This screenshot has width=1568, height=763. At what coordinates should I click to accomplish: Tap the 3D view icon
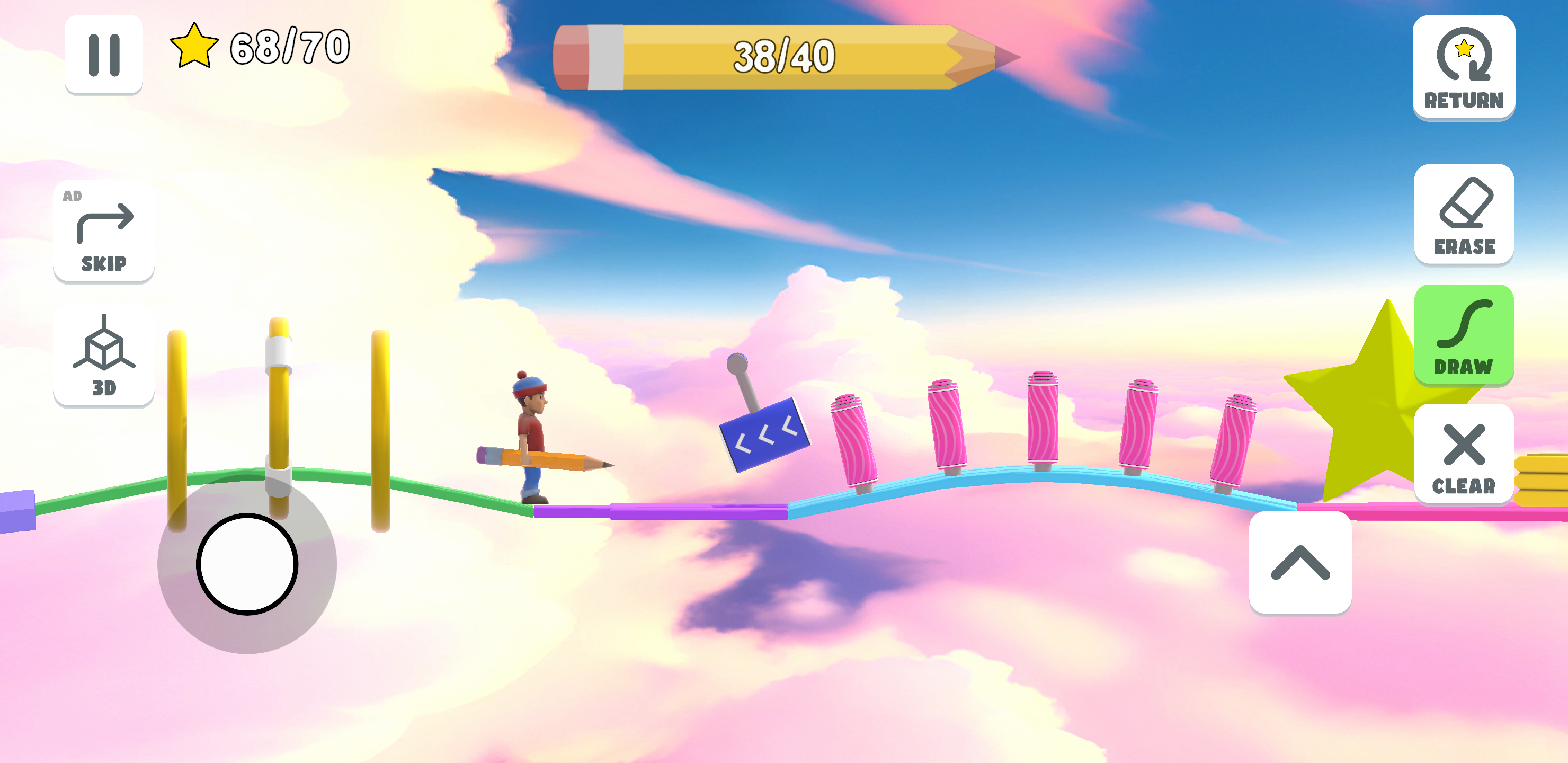click(x=103, y=358)
